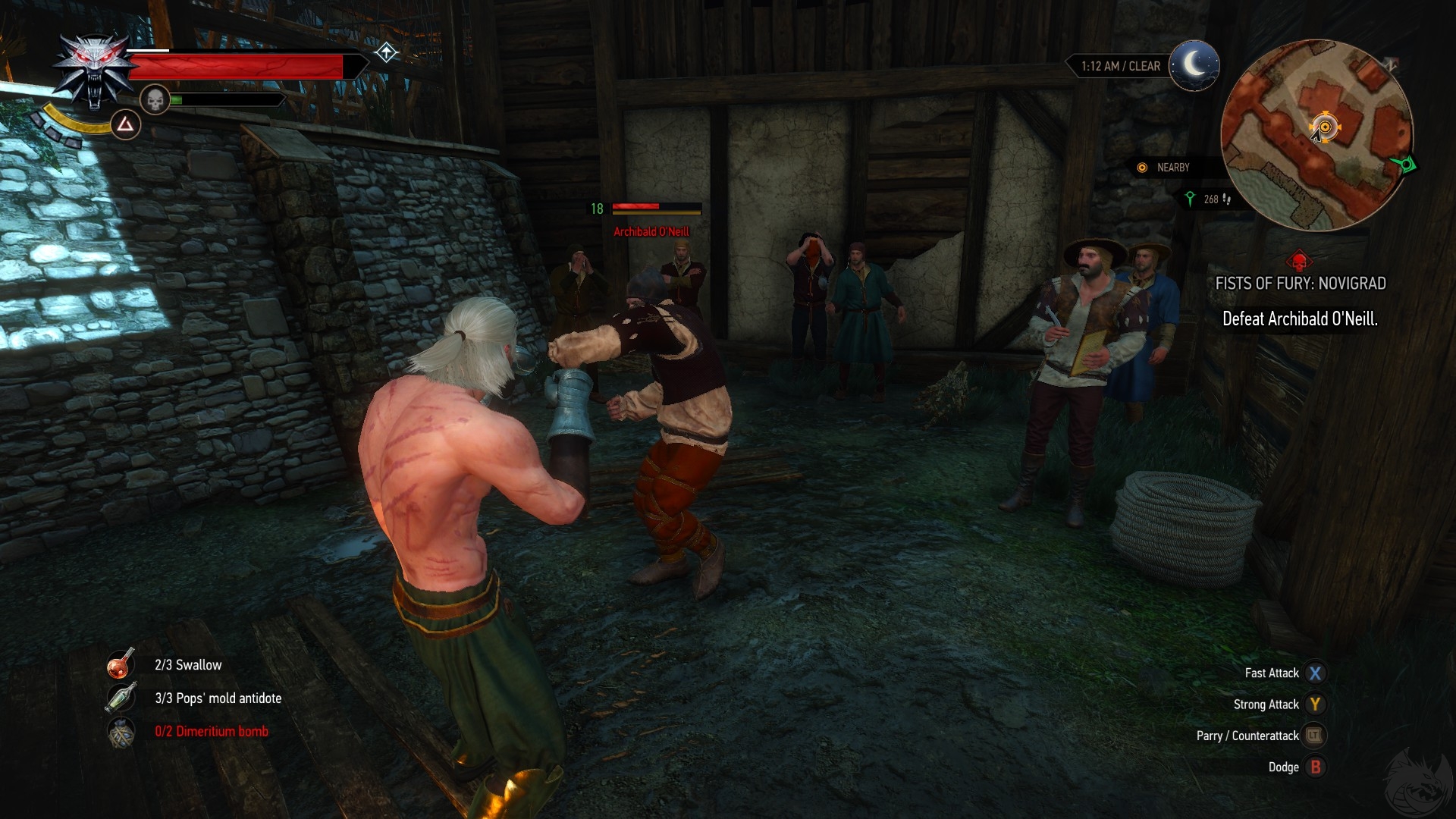Screen dimensions: 1456x819
Task: Click the skull toxicity icon
Action: tap(155, 99)
